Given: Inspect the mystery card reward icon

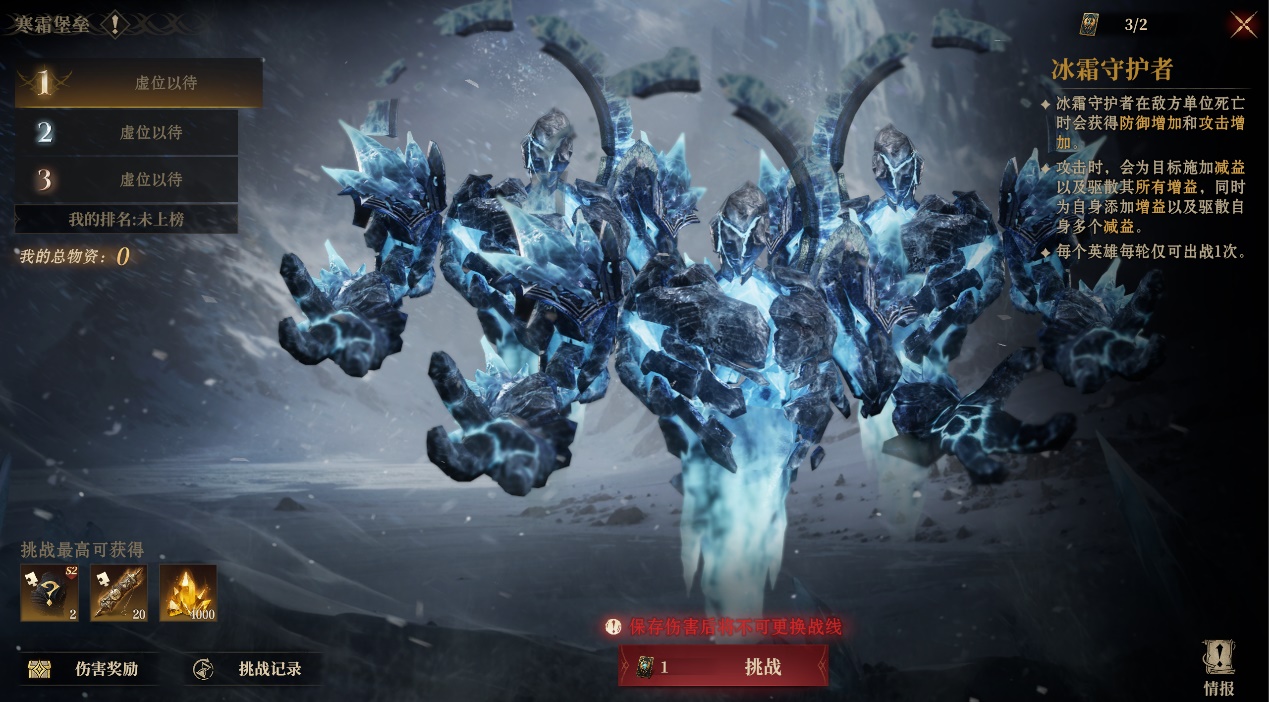Looking at the screenshot, I should [49, 593].
